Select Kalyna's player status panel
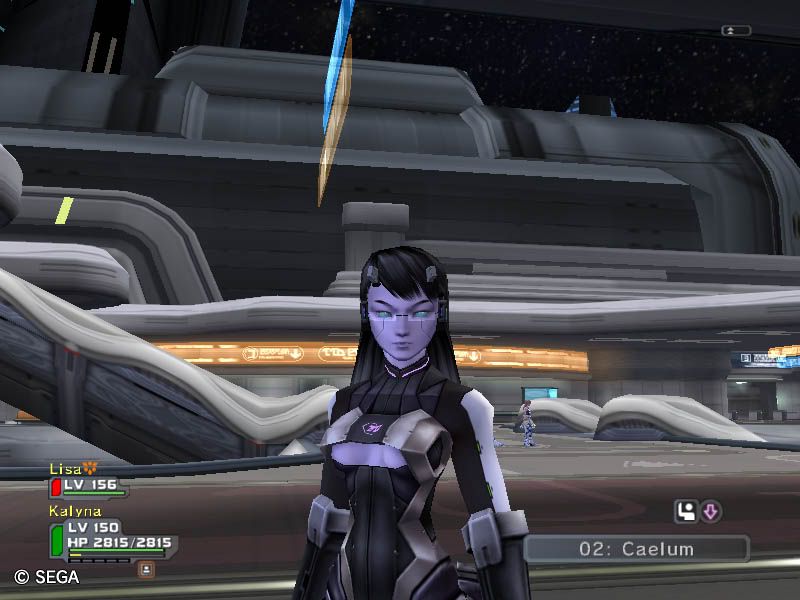Image resolution: width=800 pixels, height=600 pixels. coord(110,536)
